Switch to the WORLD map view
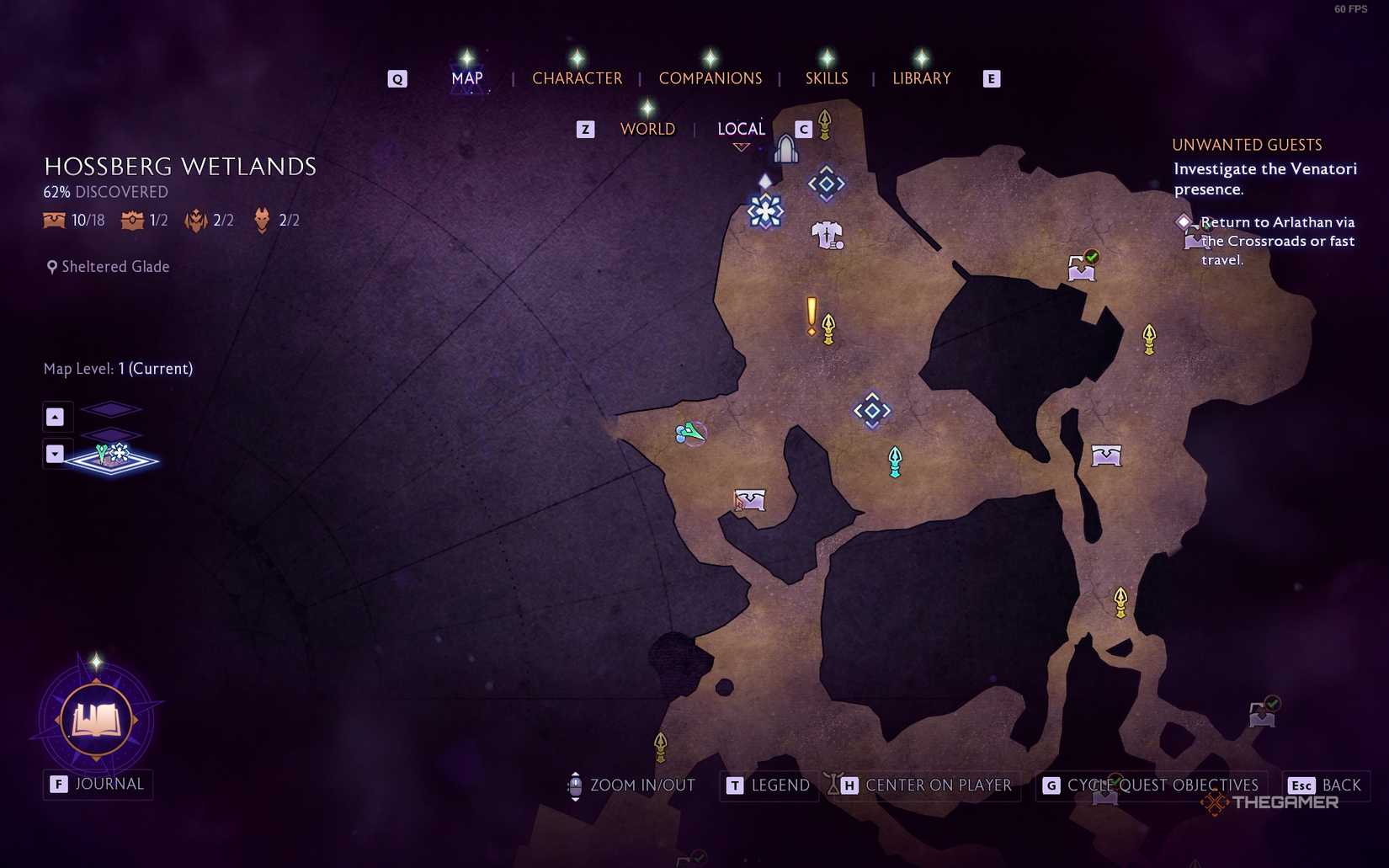 [647, 128]
